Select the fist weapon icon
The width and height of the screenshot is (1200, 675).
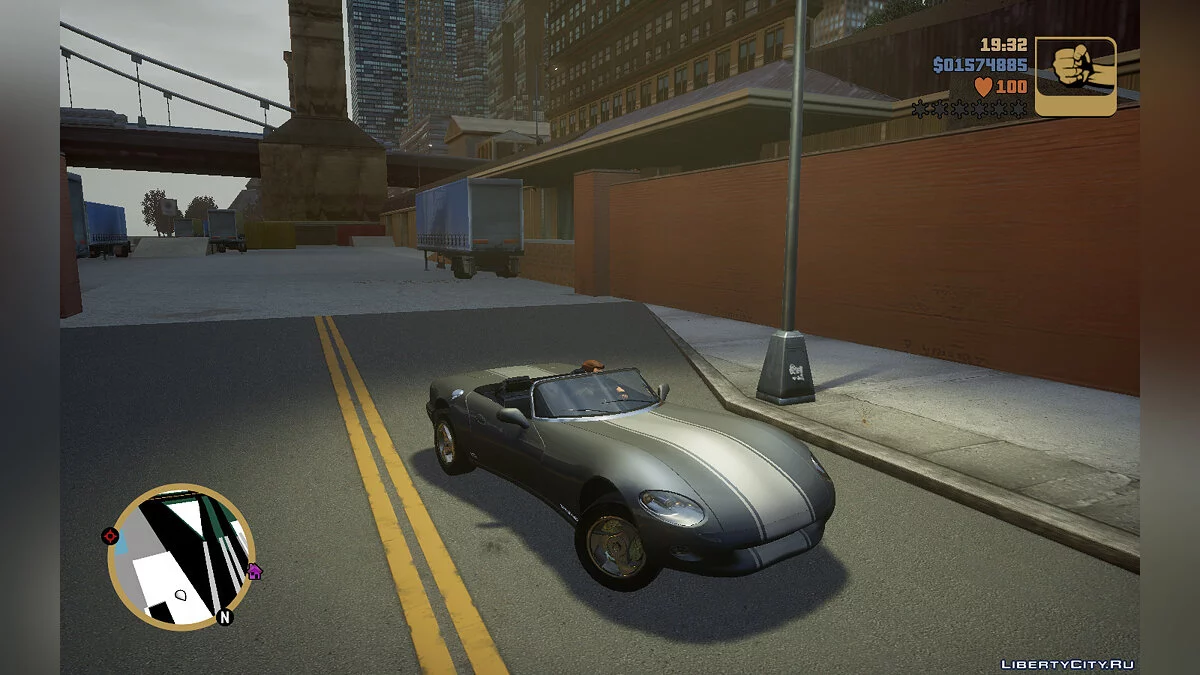pos(1075,77)
